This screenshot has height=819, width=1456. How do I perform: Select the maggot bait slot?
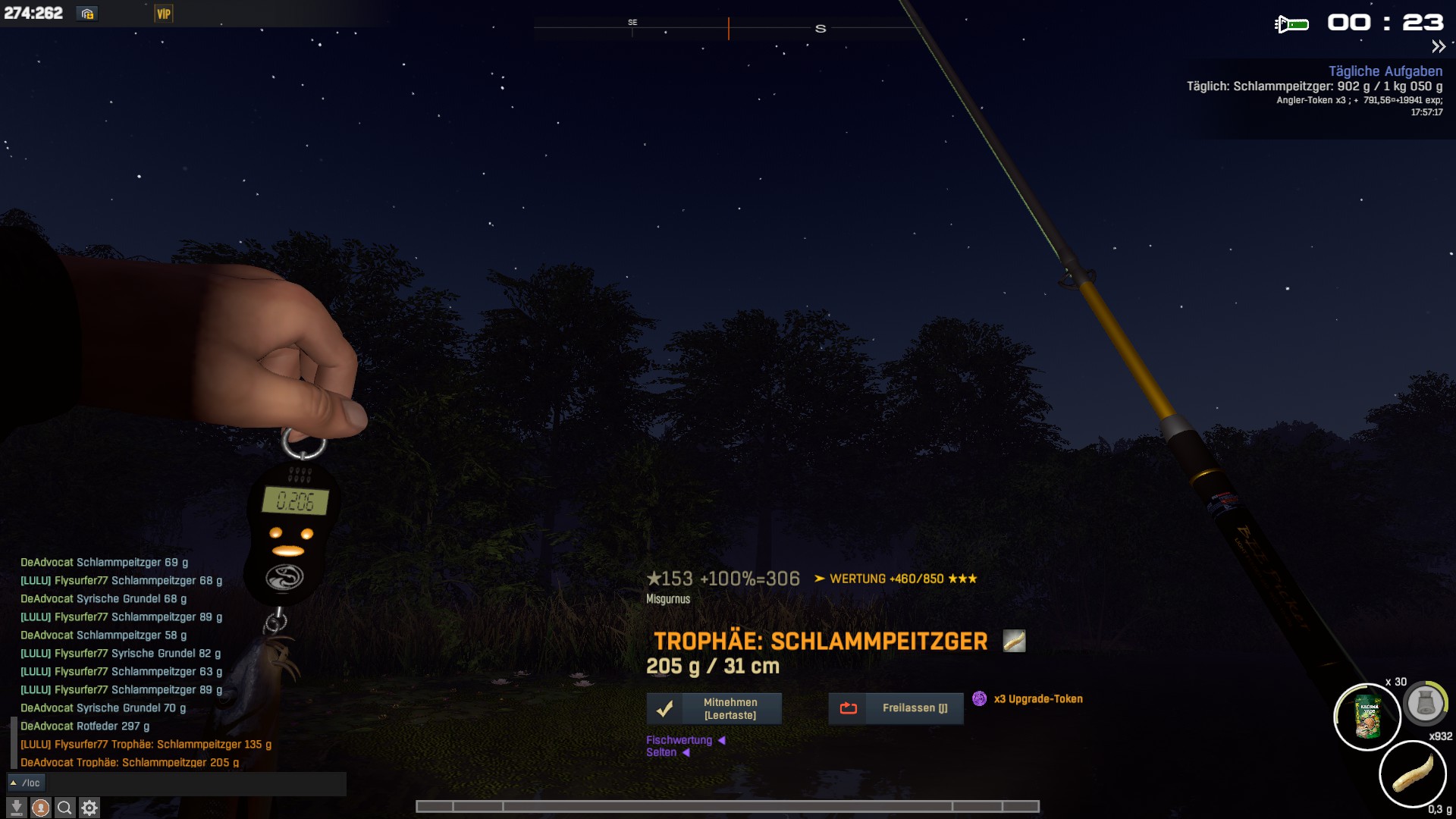tap(1413, 774)
